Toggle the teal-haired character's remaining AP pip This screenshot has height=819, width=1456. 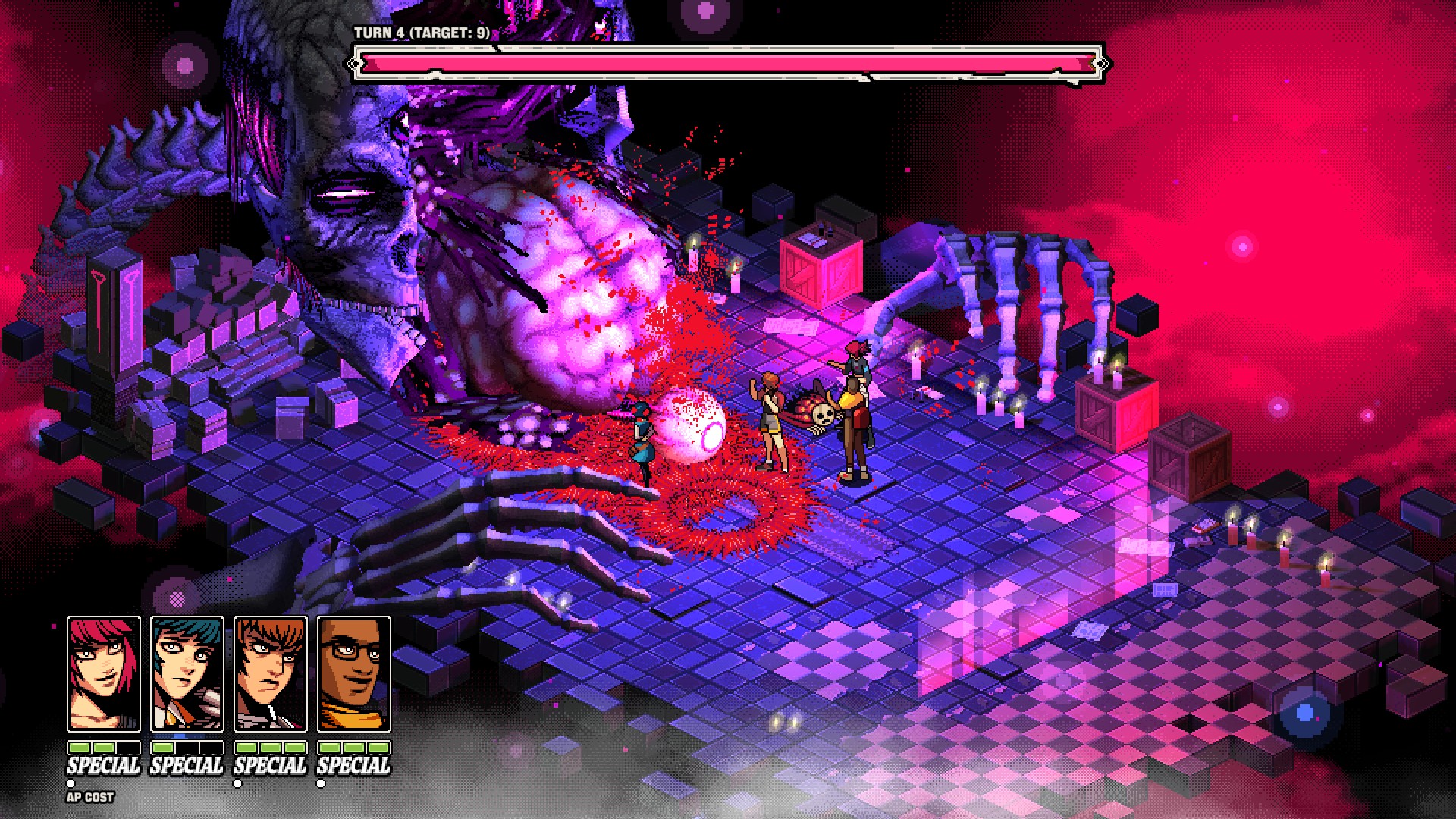pyautogui.click(x=163, y=748)
